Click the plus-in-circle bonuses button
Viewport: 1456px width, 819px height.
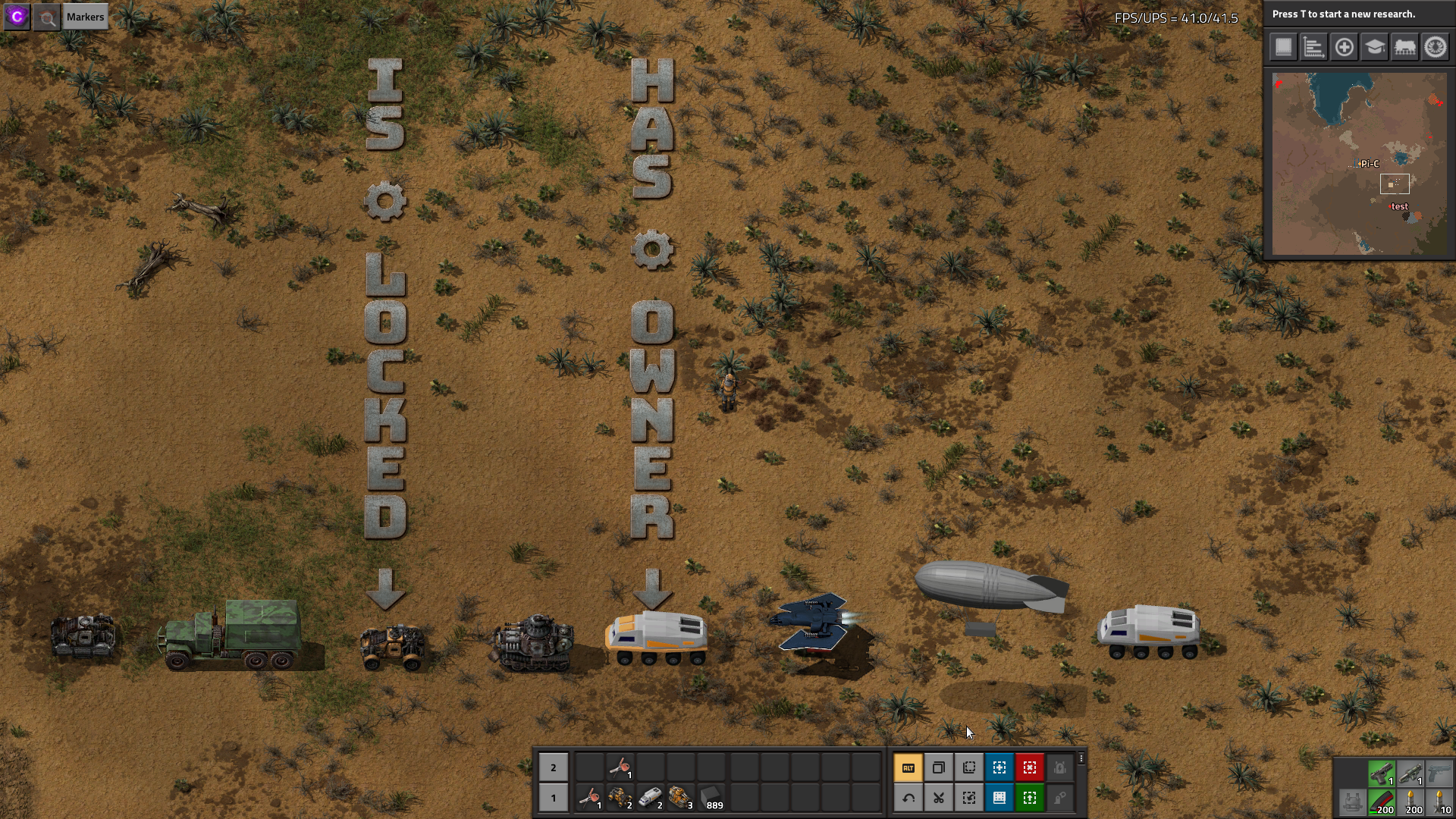[1344, 47]
